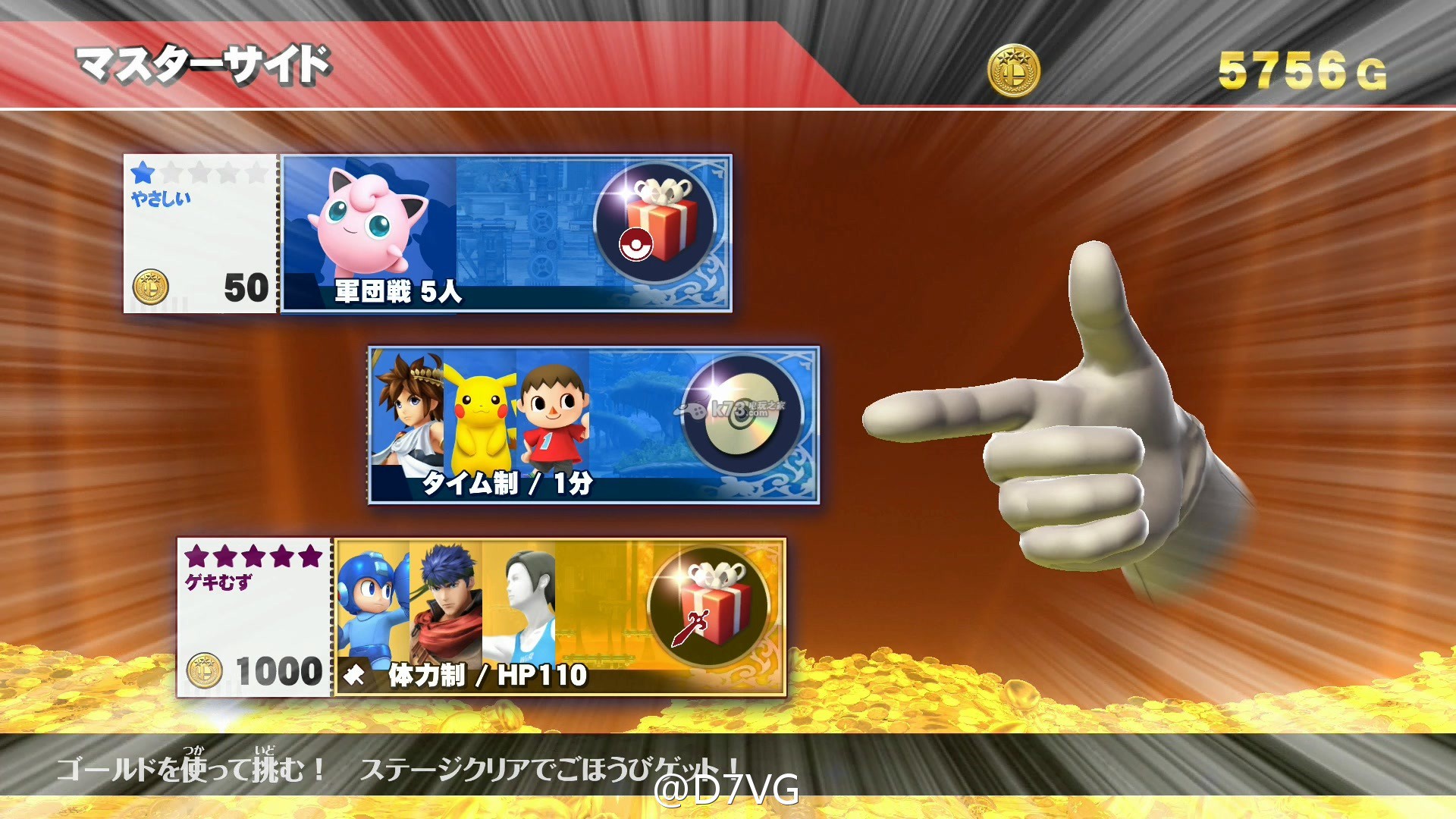The width and height of the screenshot is (1456, 819).
Task: Choose the 1-minute timed battle ticket
Action: pos(593,425)
